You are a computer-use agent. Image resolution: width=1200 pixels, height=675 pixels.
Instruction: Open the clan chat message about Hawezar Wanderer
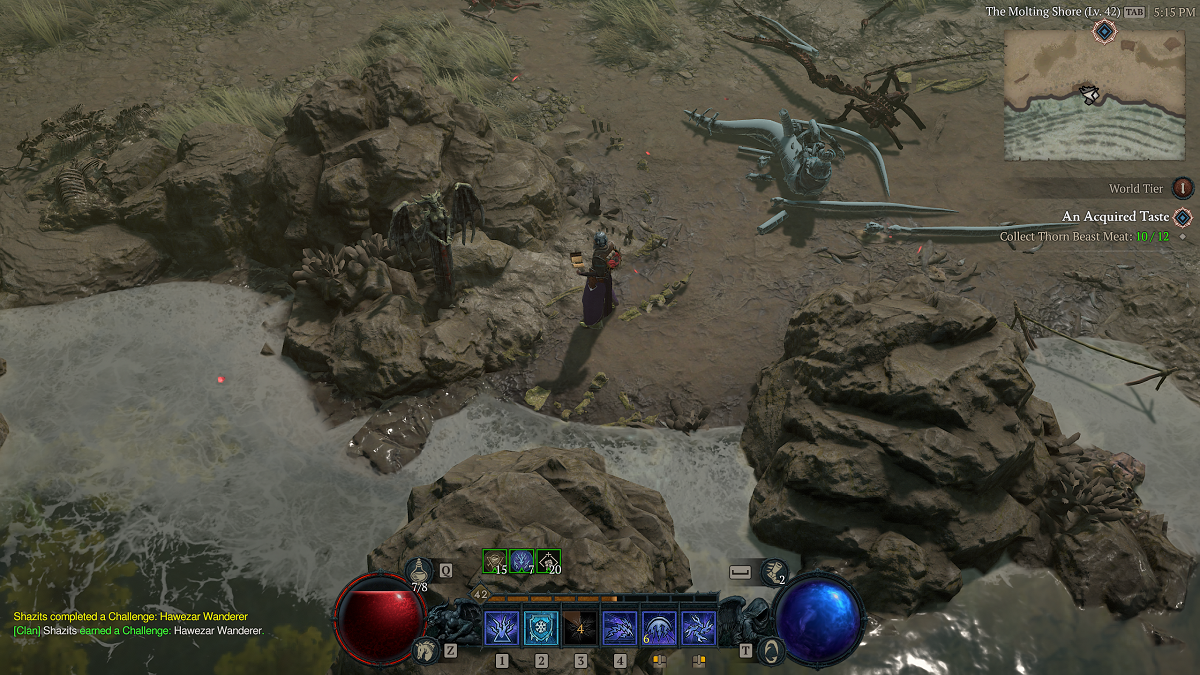click(x=138, y=631)
